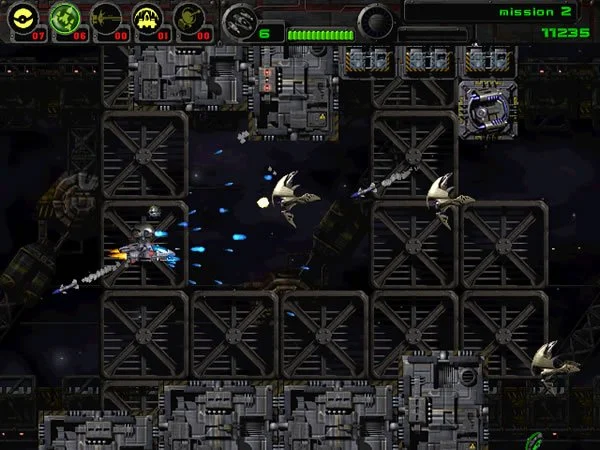Image resolution: width=600 pixels, height=450 pixels.
Task: Pick the satellite dish weapon icon
Action: click(189, 18)
